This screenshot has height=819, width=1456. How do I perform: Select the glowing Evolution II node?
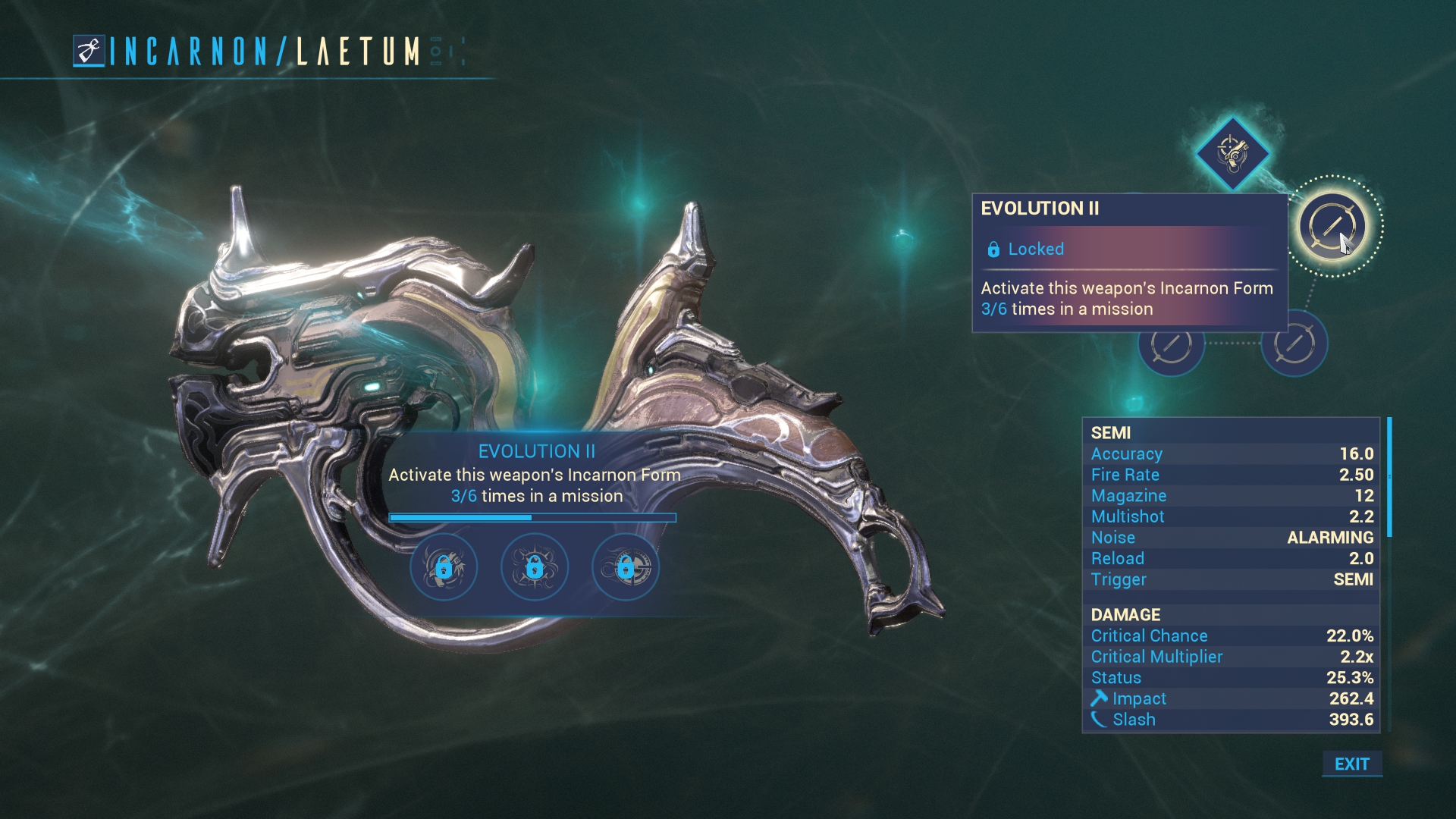pyautogui.click(x=1333, y=225)
